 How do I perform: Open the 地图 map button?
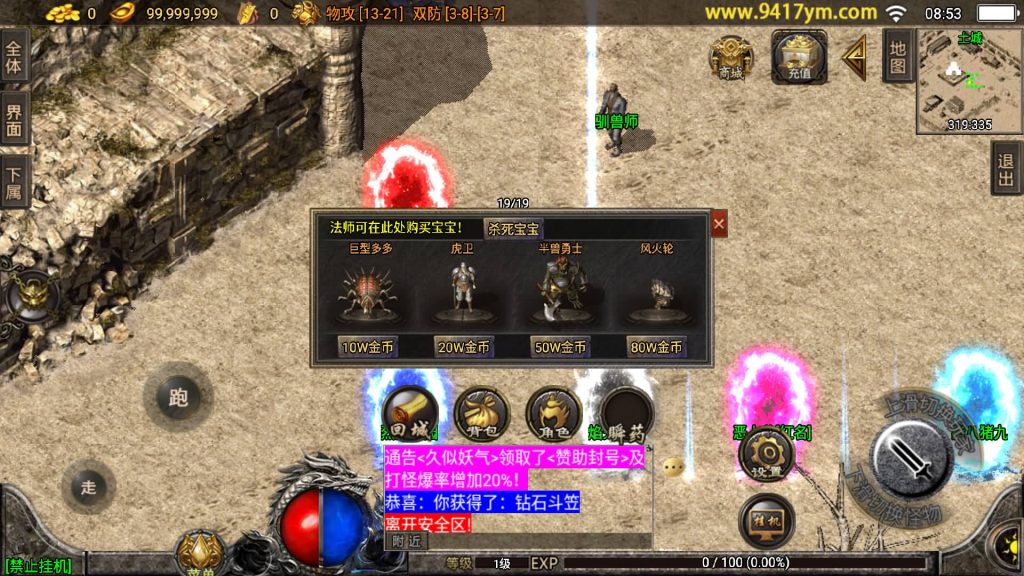(x=897, y=56)
